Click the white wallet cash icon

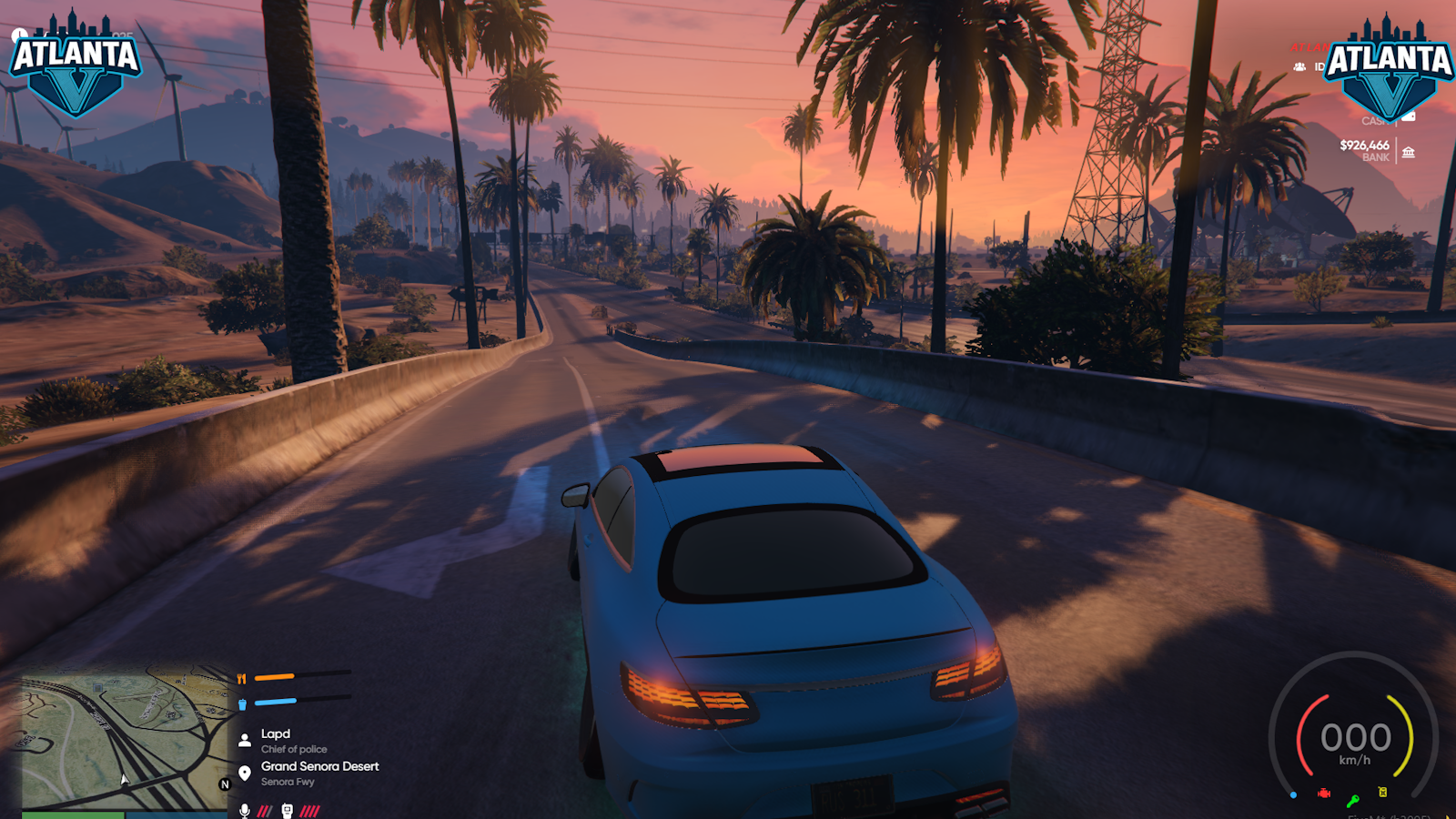1409,116
